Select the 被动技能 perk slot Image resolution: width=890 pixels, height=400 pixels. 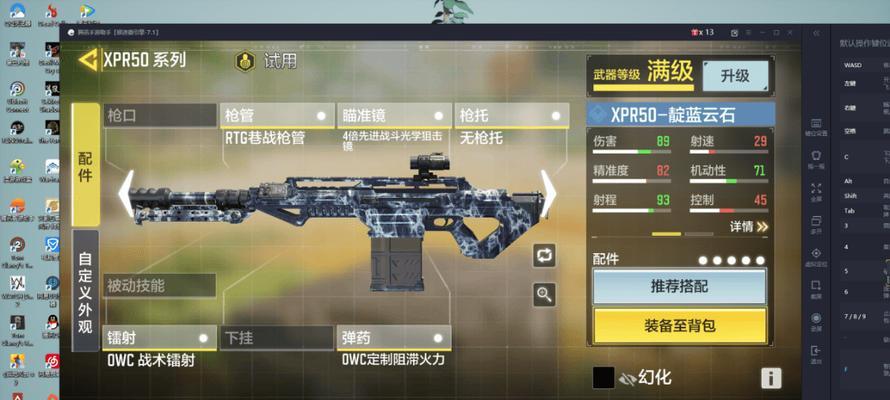[x=160, y=285]
